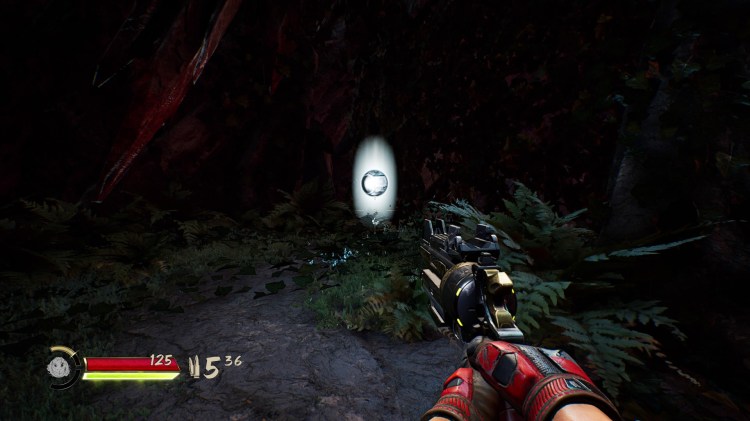Click the round character portrait icon
The width and height of the screenshot is (750, 421).
[x=63, y=365]
